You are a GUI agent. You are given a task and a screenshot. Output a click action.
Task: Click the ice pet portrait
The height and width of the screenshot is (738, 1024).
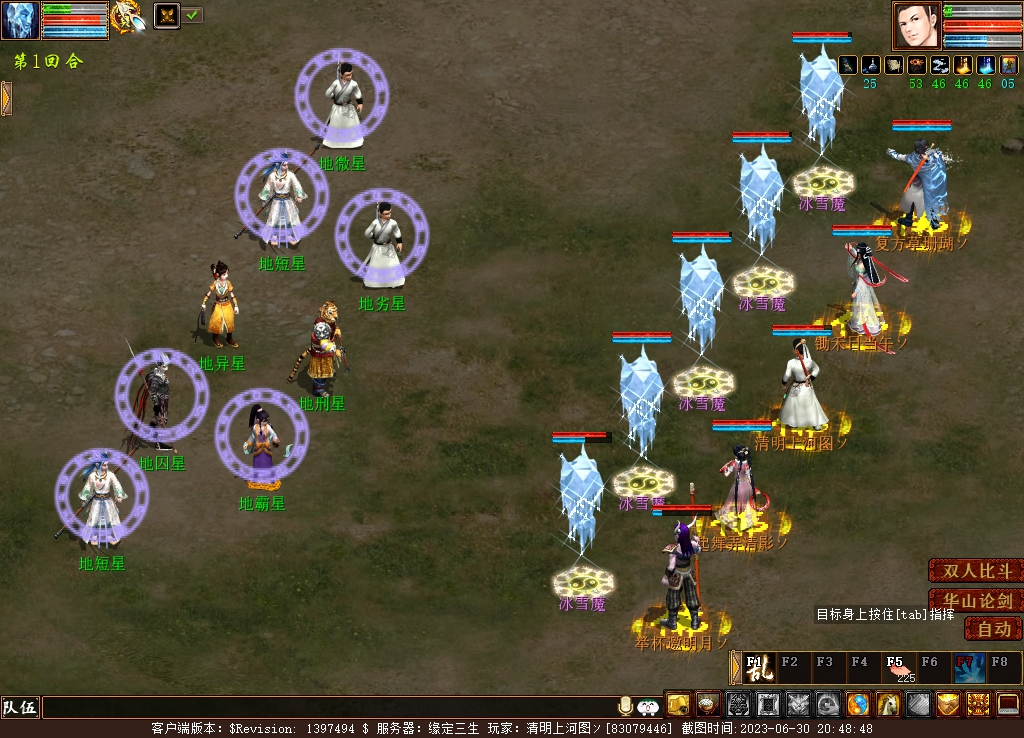(x=20, y=20)
